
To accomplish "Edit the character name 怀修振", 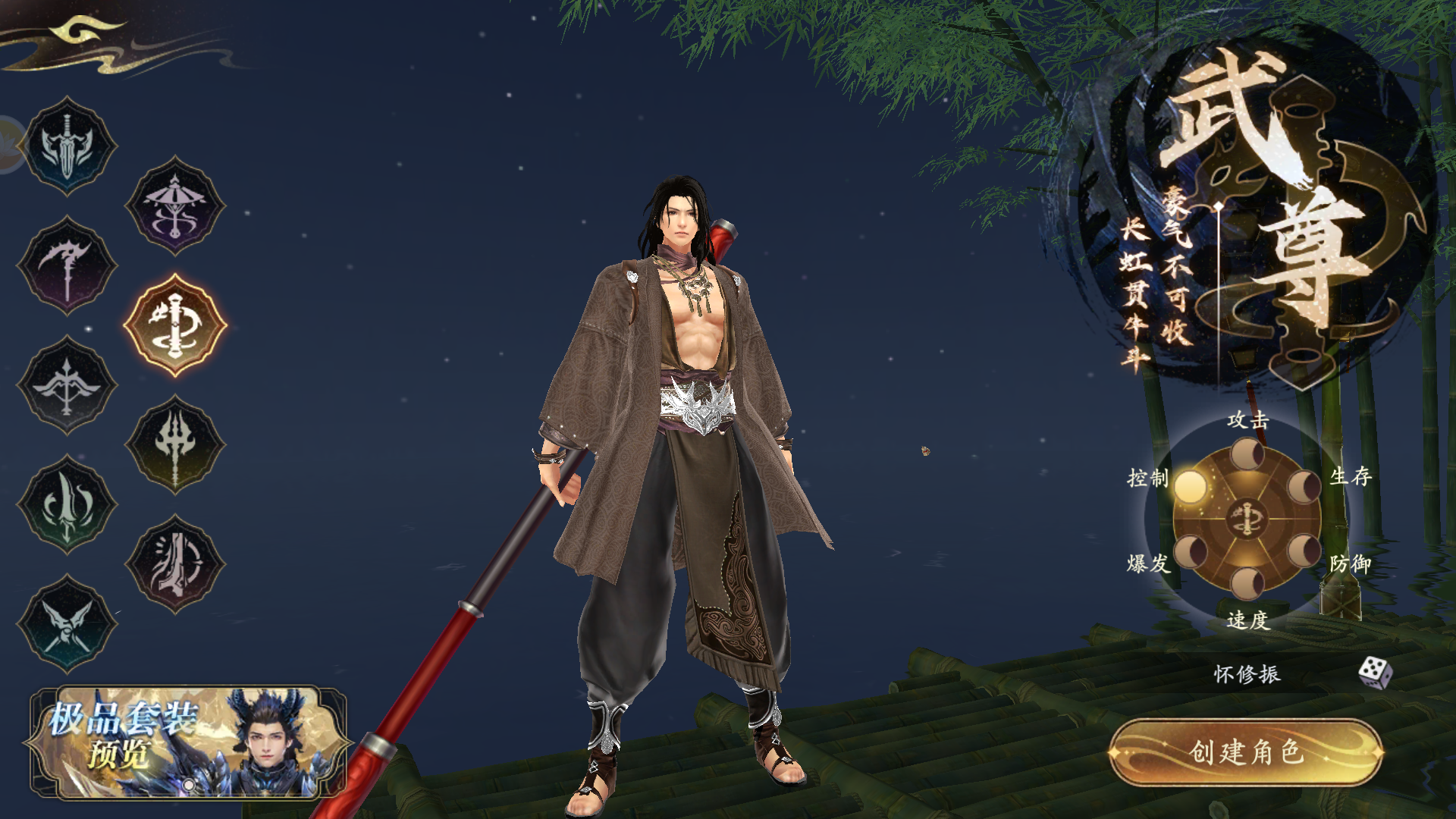I will click(1247, 674).
